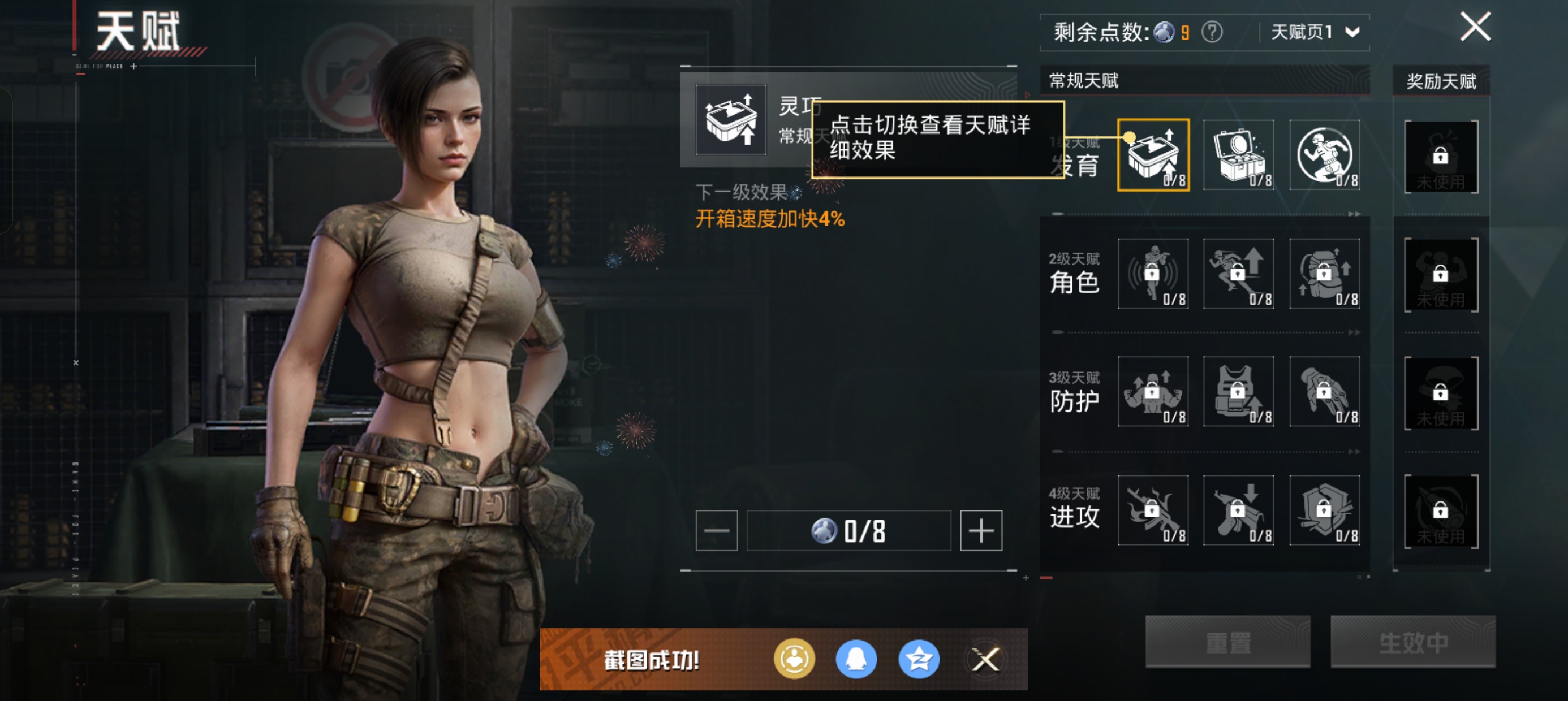Share screenshot via the QQ penguin icon
The width and height of the screenshot is (1568, 701).
[856, 659]
